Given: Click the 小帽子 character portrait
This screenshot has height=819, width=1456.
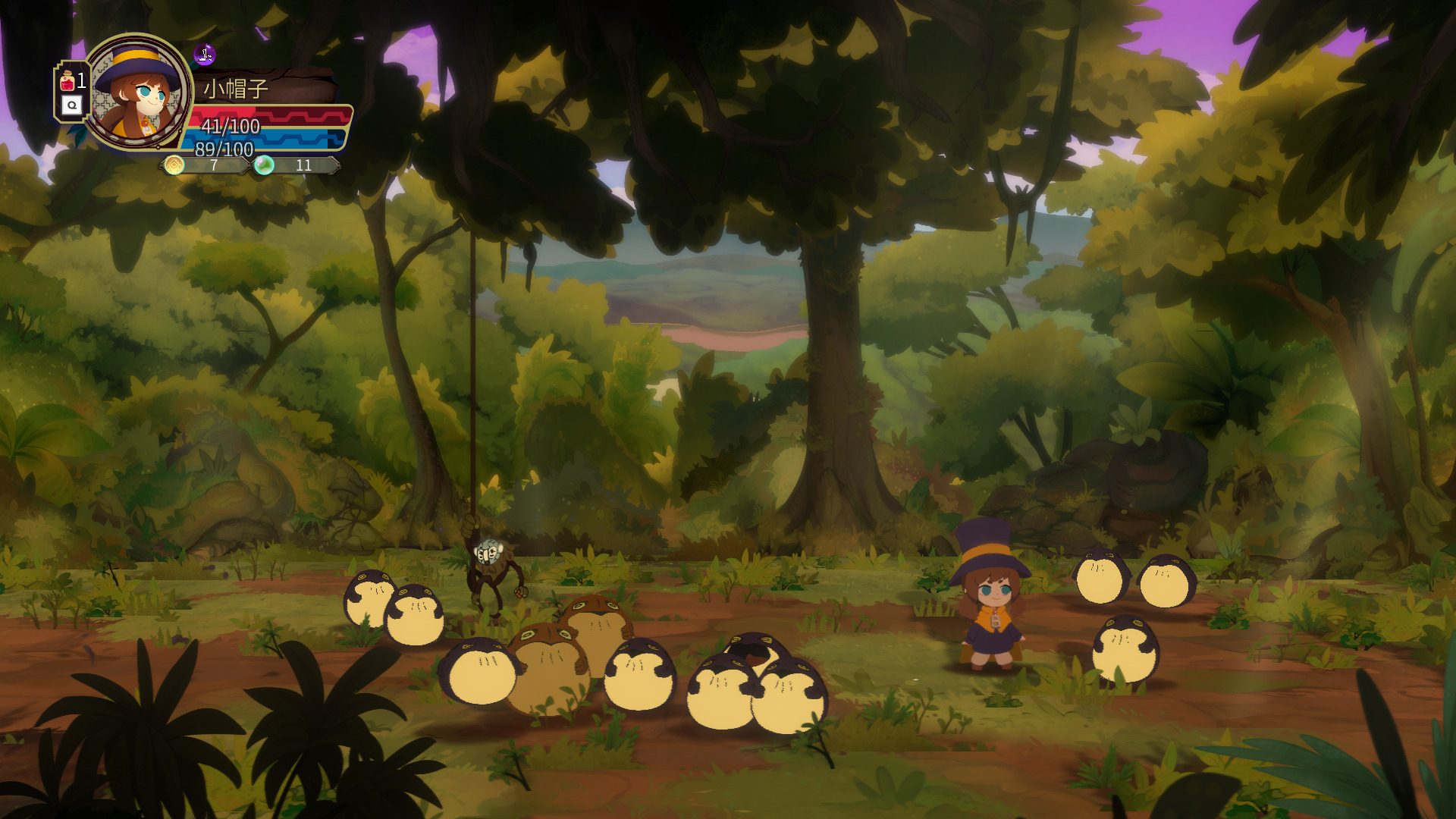Looking at the screenshot, I should (x=138, y=93).
